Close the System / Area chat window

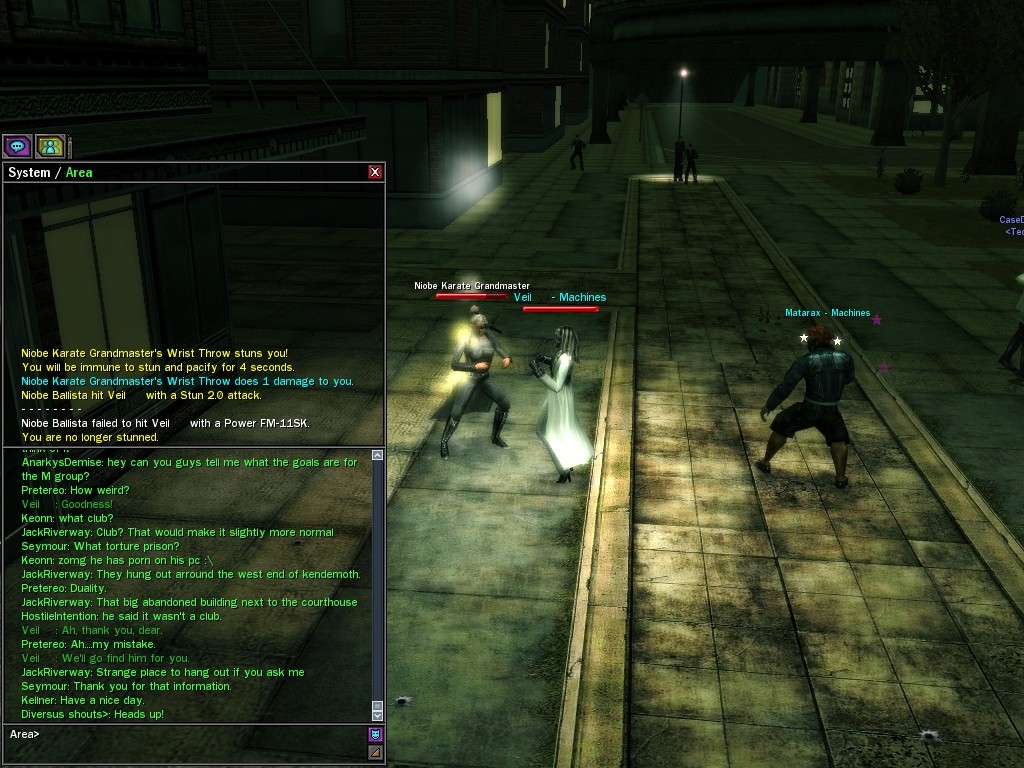click(375, 172)
